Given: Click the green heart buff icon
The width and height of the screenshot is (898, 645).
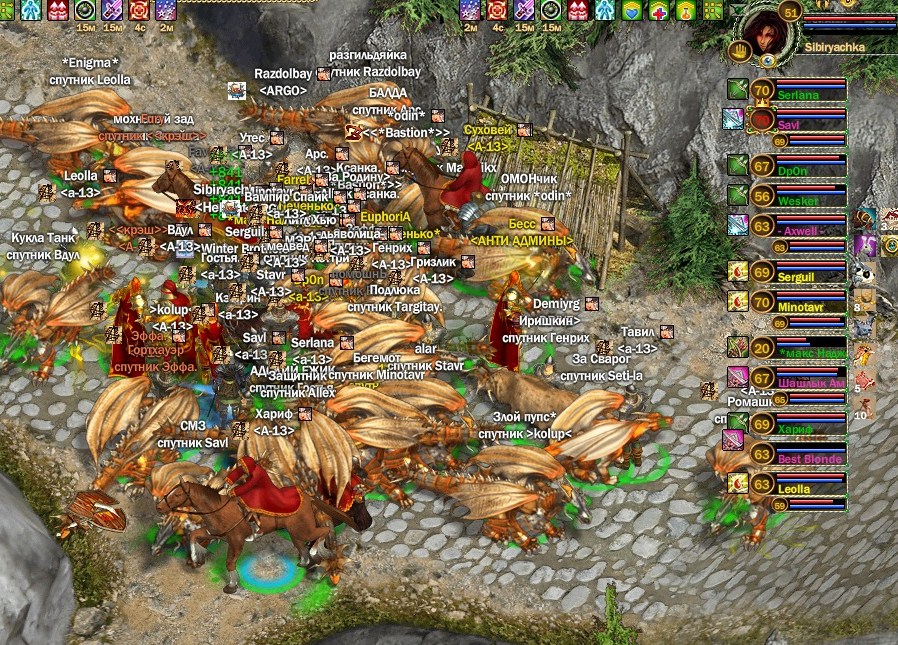Looking at the screenshot, I should pyautogui.click(x=631, y=10).
